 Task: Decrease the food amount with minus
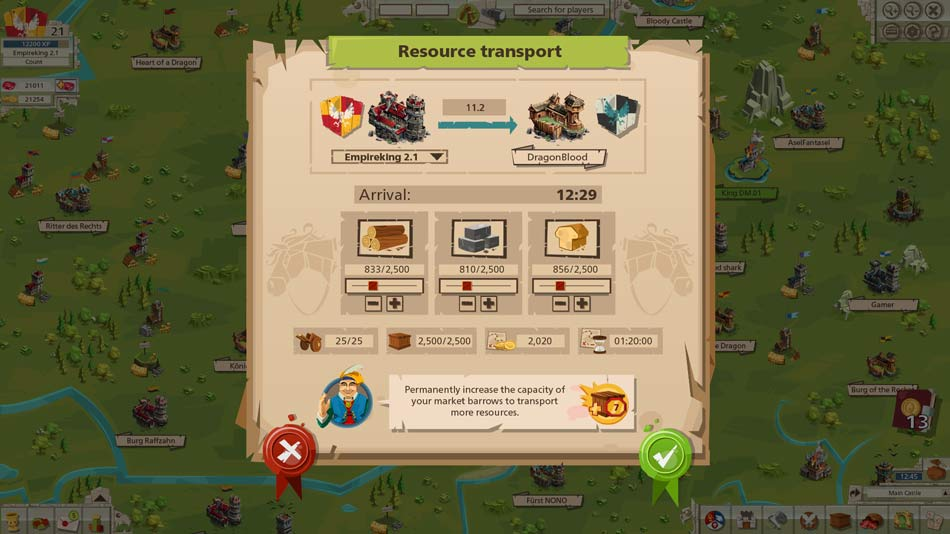560,304
